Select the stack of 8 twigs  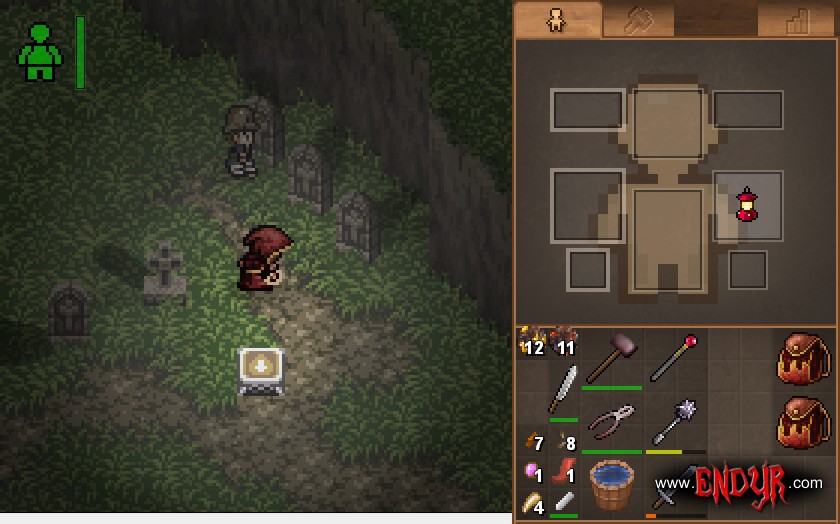coord(564,440)
